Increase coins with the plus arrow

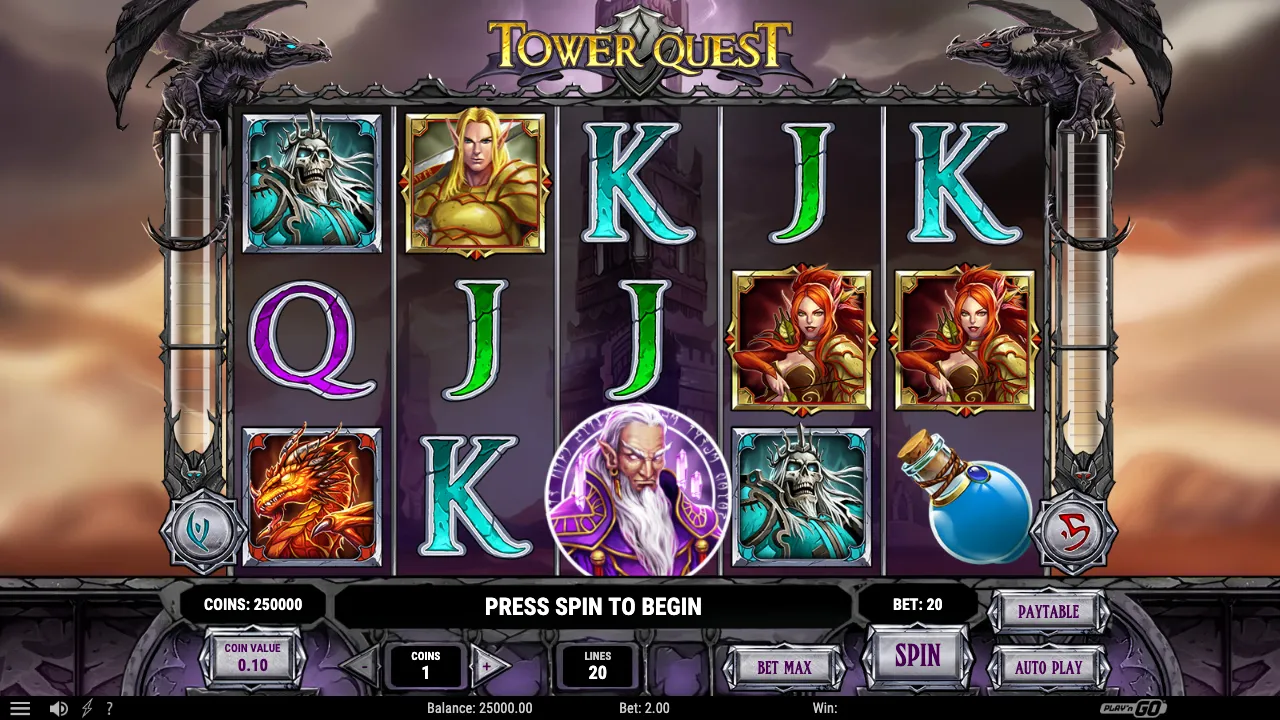(x=489, y=667)
